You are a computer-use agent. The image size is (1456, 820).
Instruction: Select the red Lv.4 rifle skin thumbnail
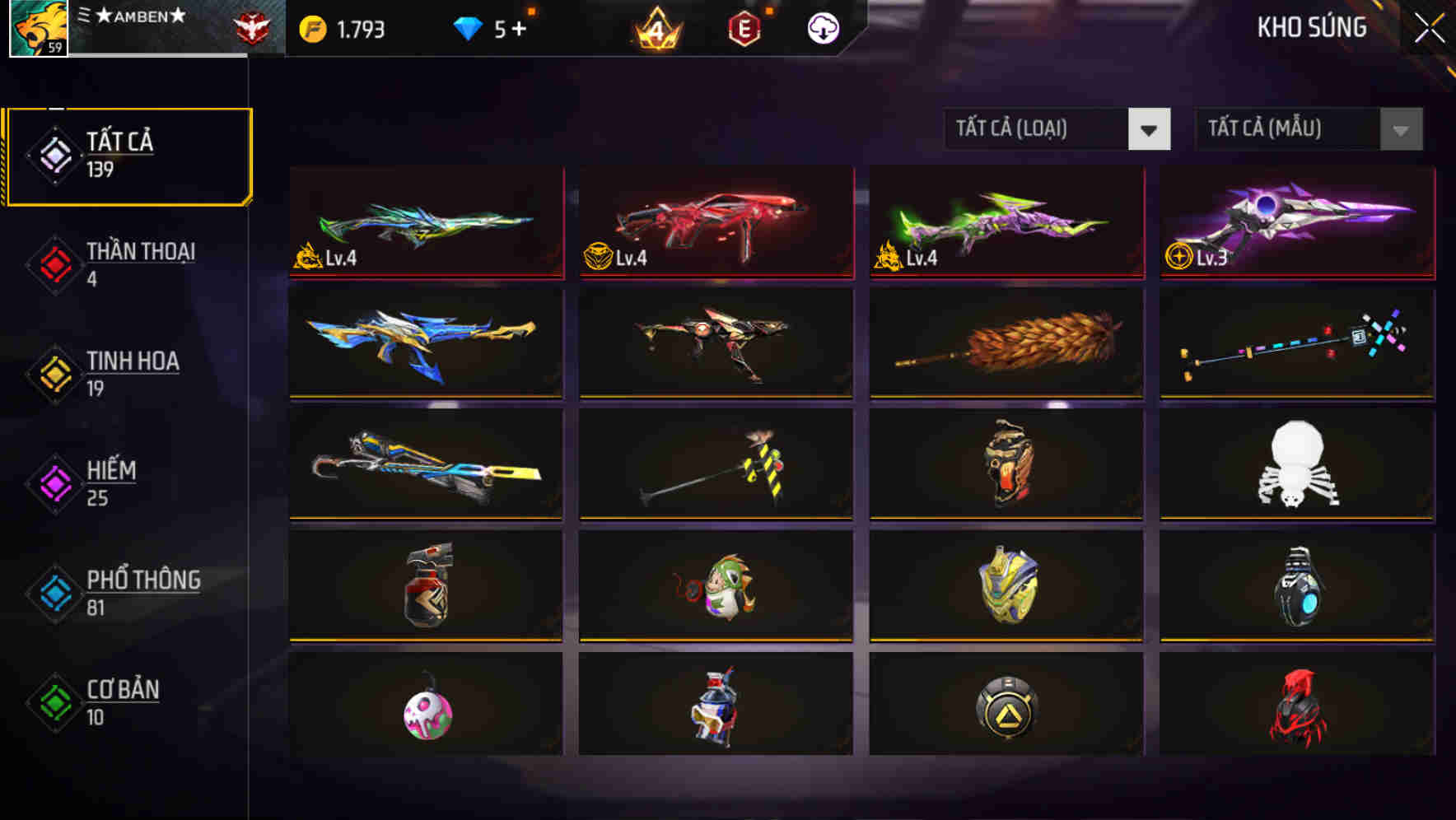pos(716,224)
